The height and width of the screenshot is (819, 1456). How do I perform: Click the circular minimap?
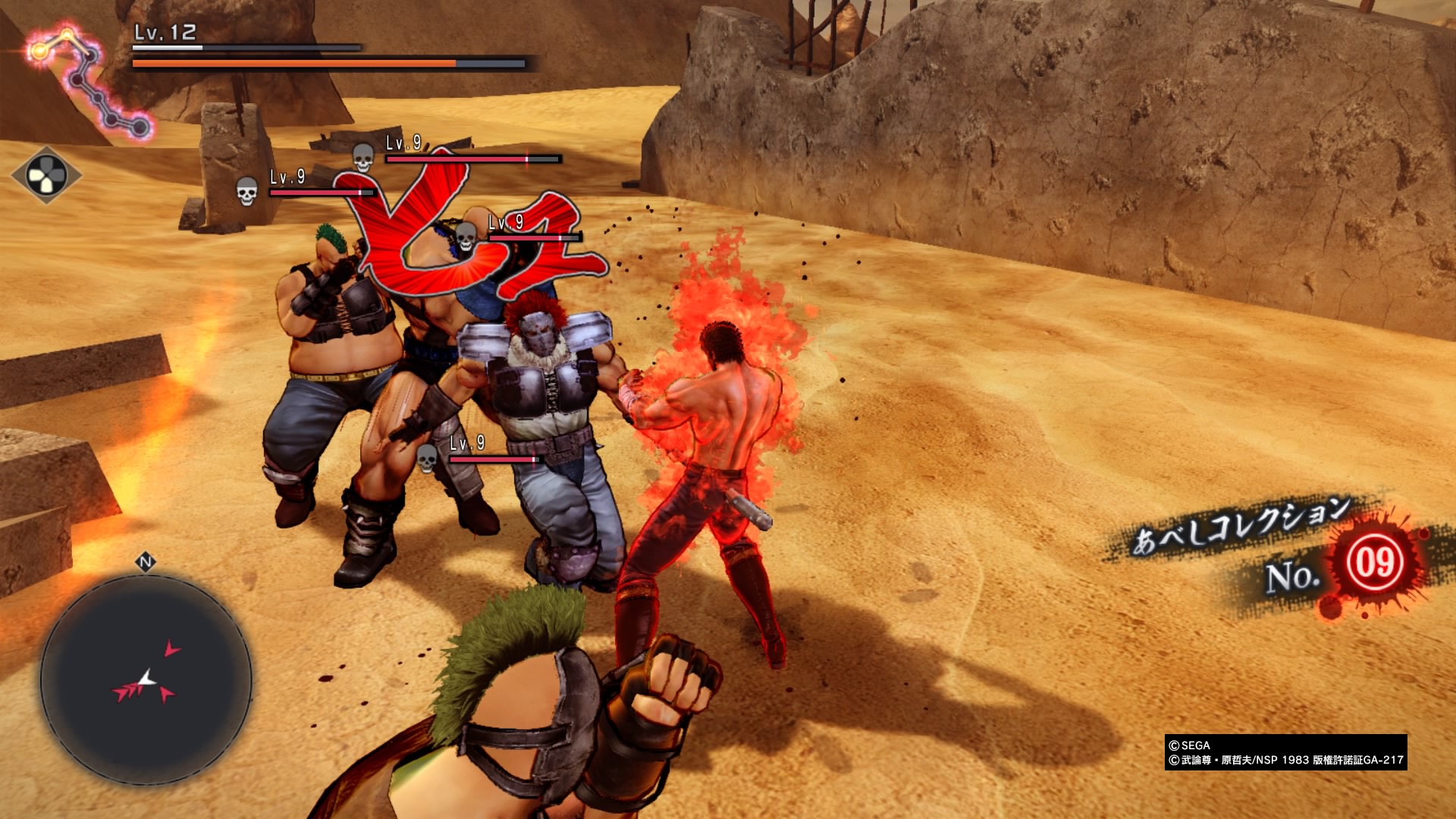tap(146, 680)
